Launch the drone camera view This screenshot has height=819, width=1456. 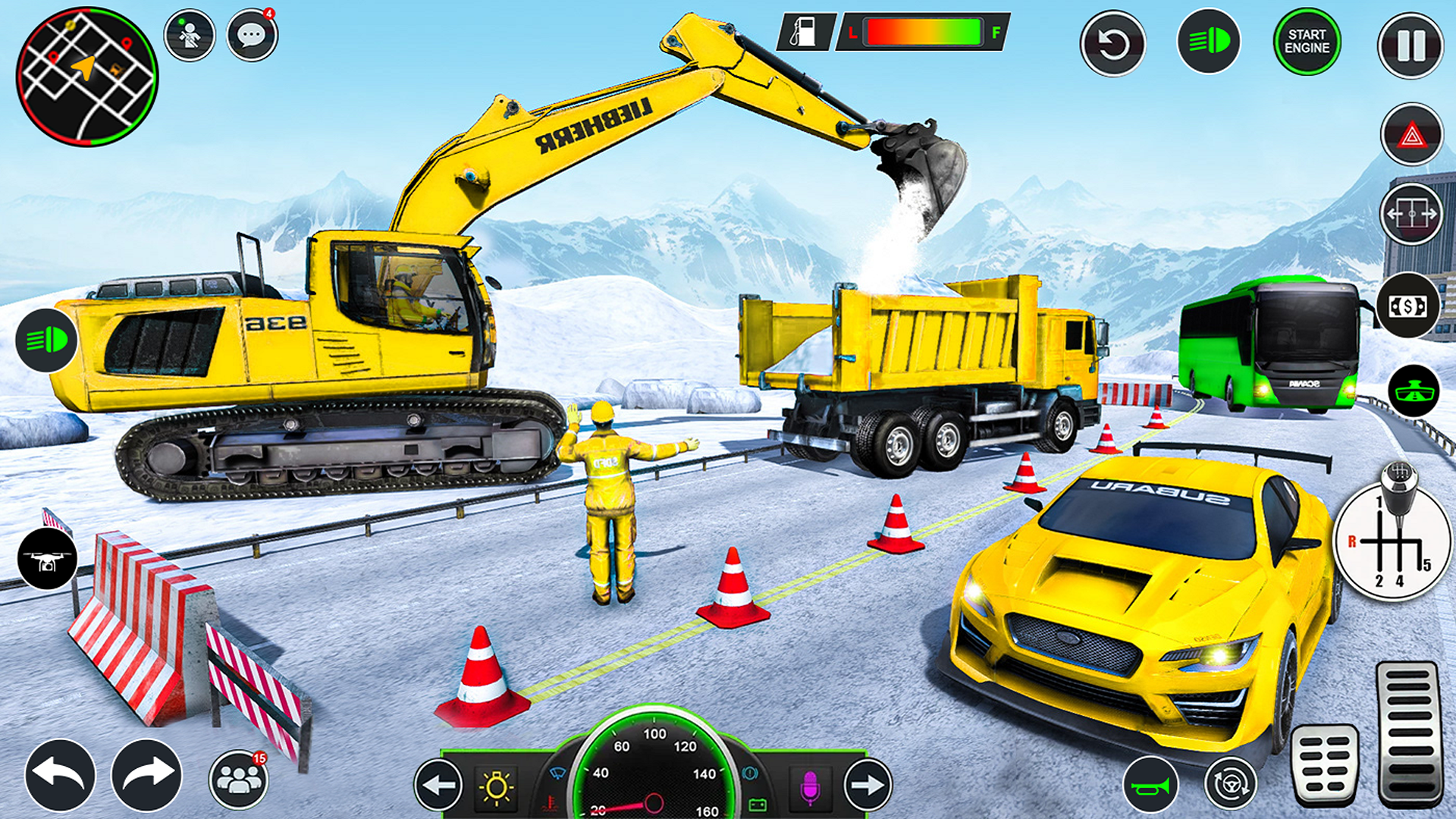pos(47,560)
